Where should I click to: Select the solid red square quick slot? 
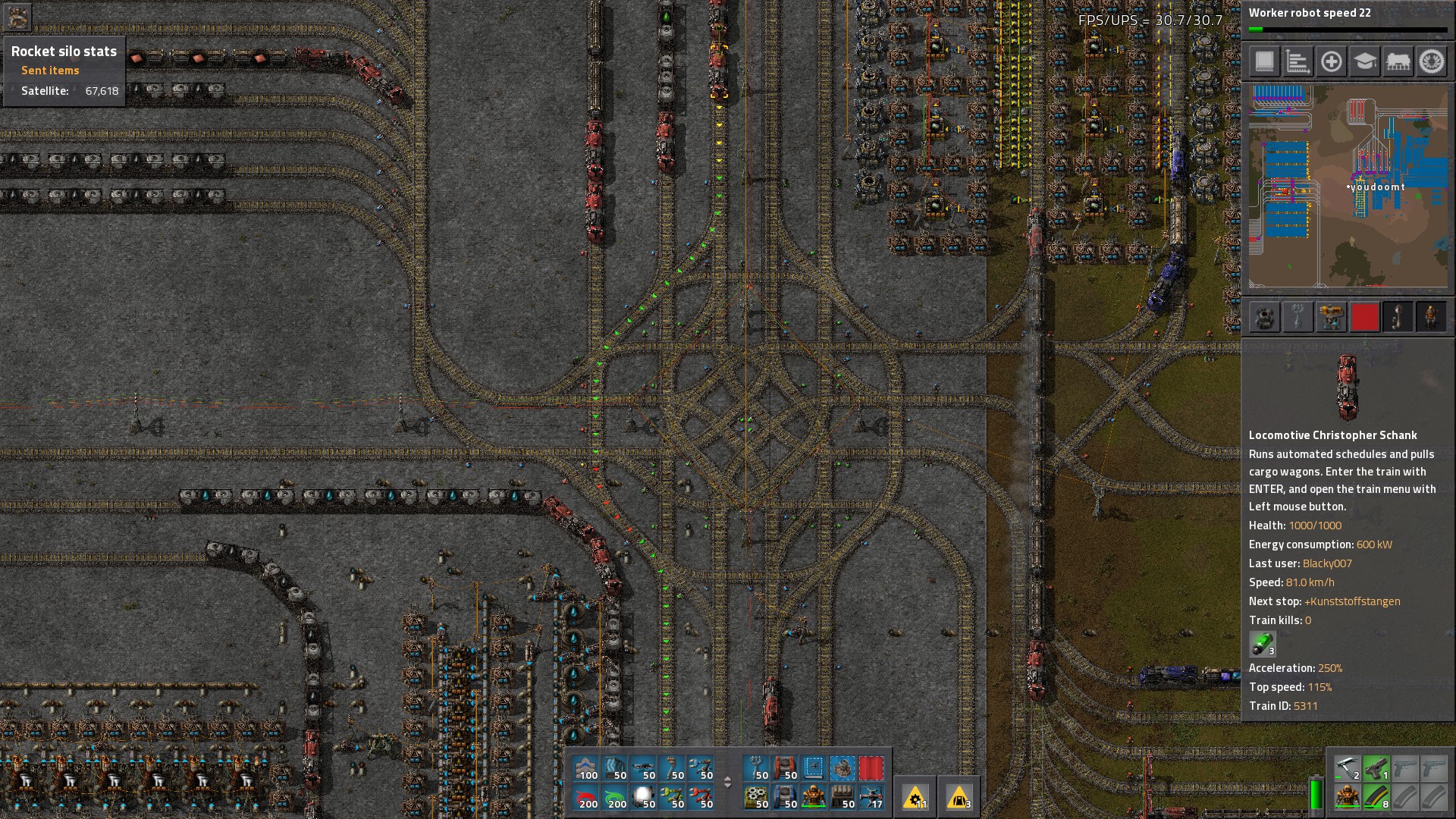click(x=1364, y=317)
